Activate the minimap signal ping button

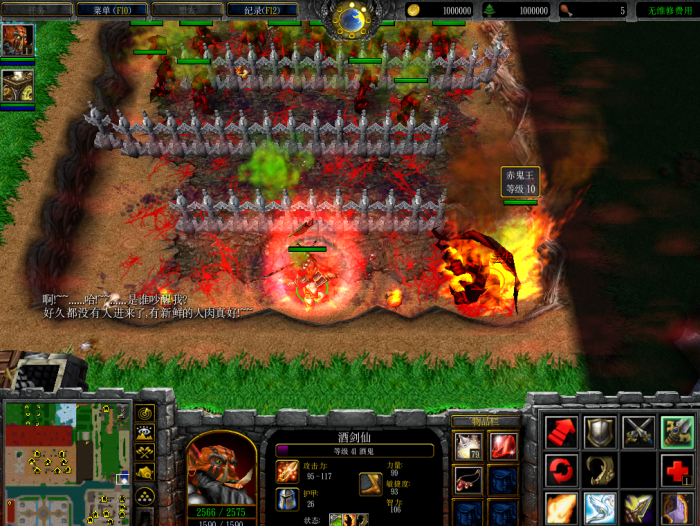point(145,413)
